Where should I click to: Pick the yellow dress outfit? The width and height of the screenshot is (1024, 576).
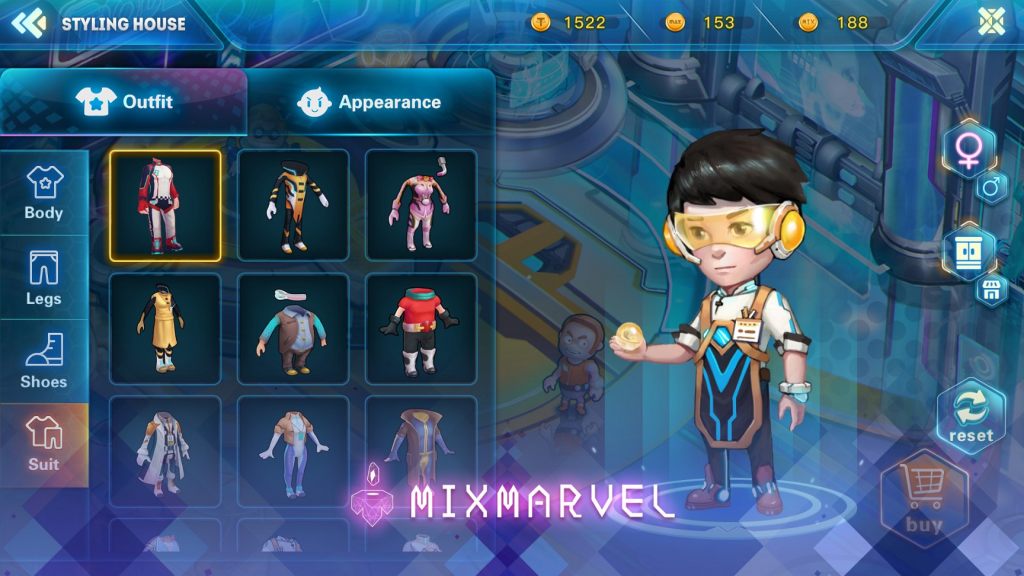[165, 328]
